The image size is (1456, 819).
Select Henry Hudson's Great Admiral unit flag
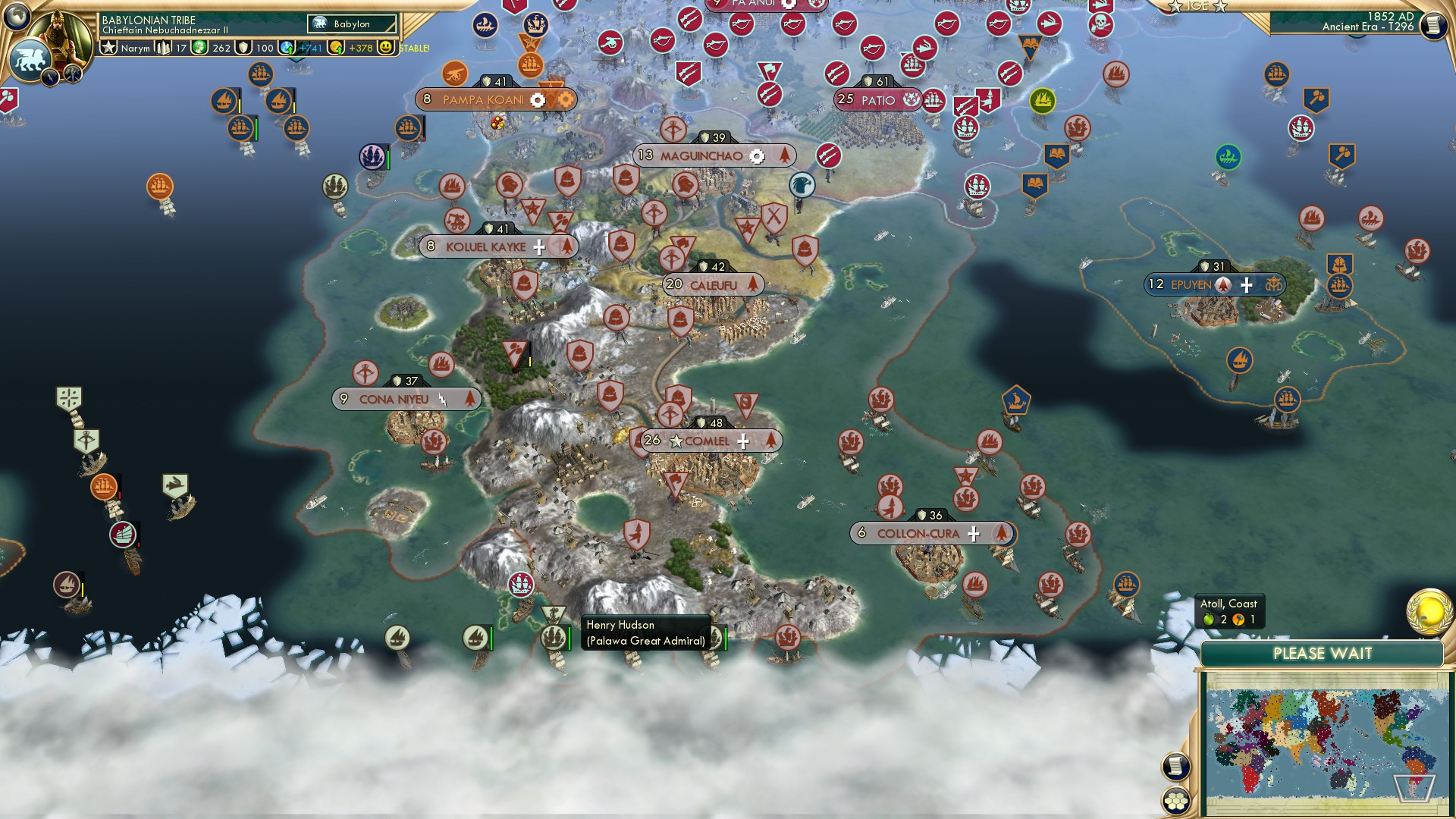coord(551,637)
